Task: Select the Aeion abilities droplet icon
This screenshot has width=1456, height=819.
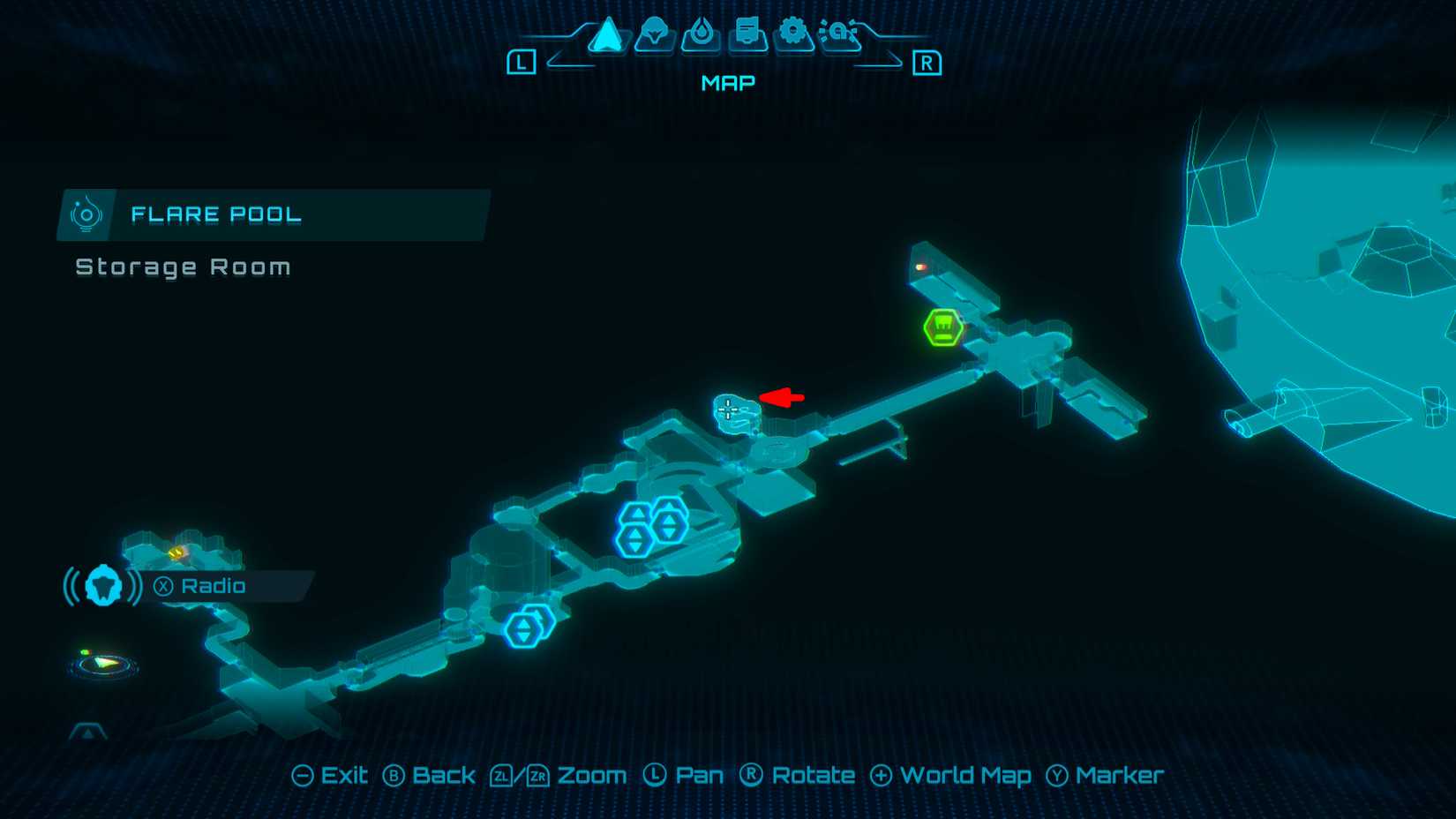Action: 700,36
